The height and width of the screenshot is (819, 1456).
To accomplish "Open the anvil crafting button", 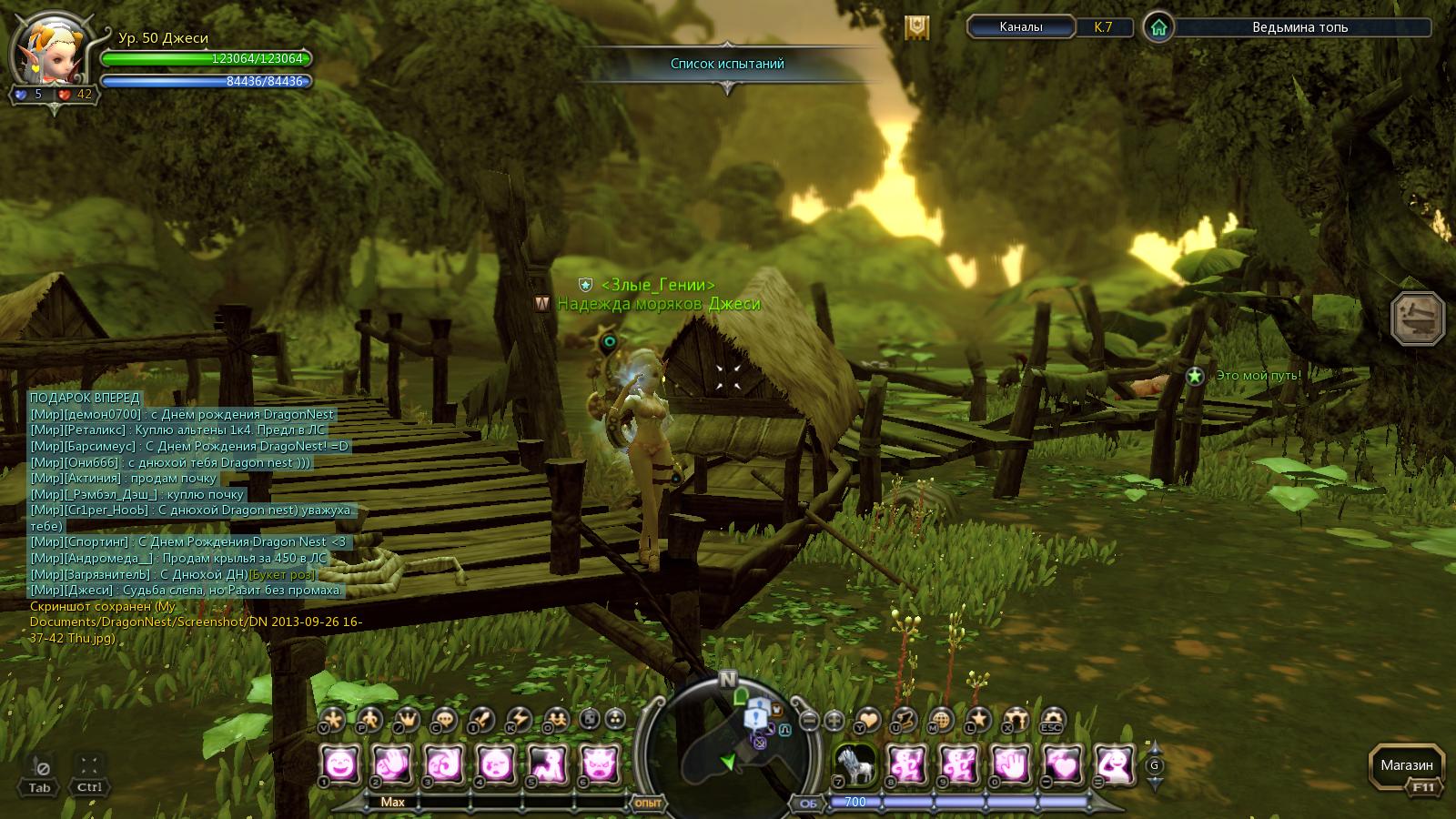I will click(x=1418, y=318).
